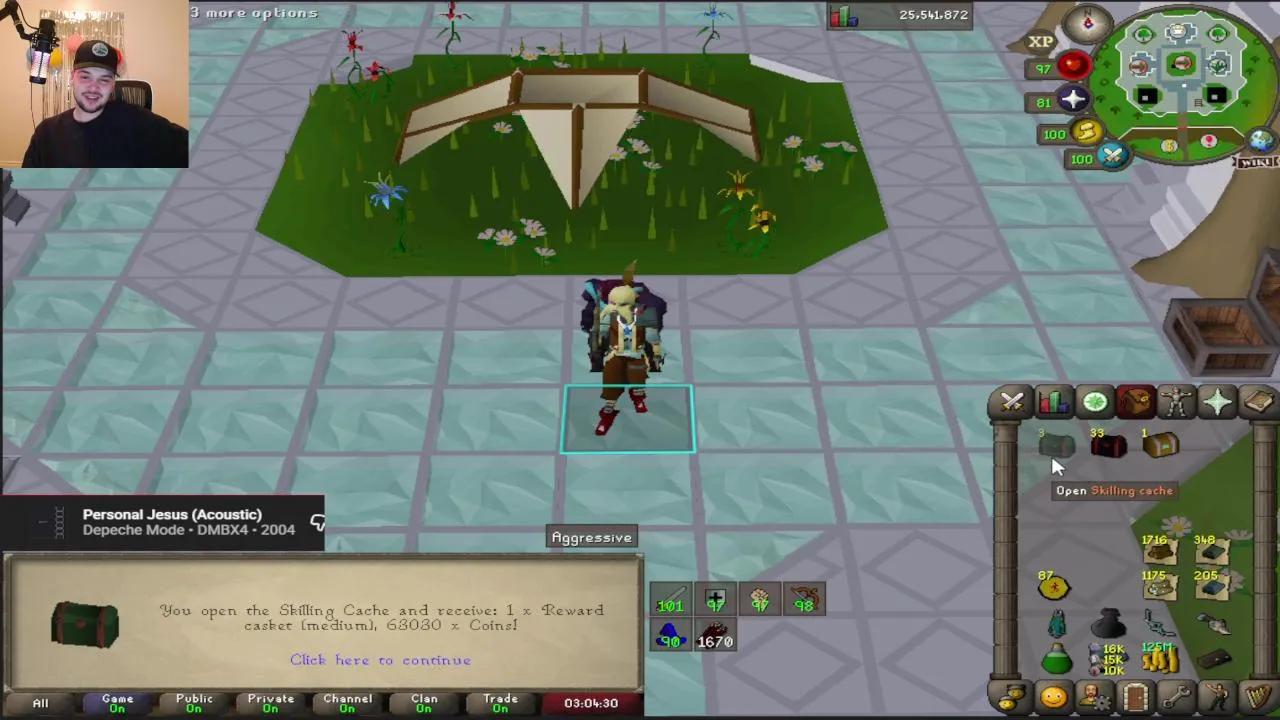Open the Quest list tab
Screen dimensions: 1280x720
(x=1094, y=402)
